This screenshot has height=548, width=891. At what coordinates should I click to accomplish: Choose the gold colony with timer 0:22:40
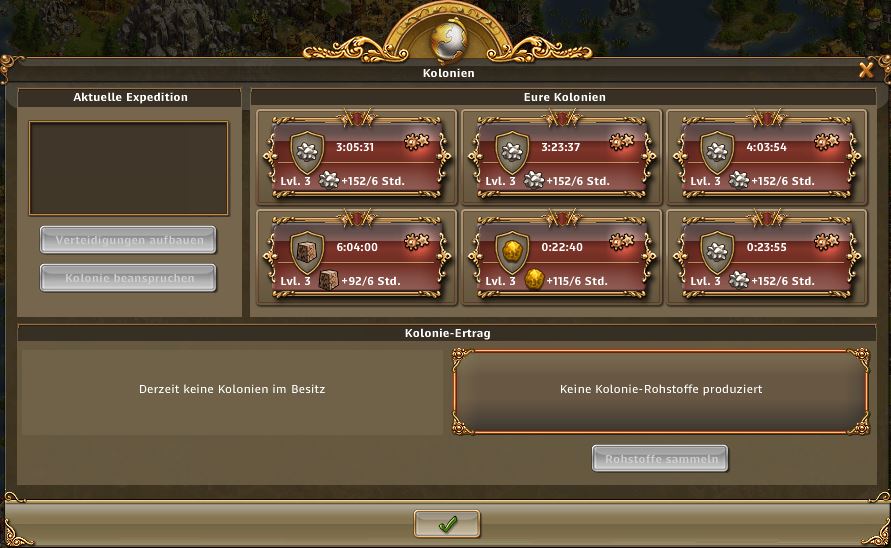tap(562, 257)
